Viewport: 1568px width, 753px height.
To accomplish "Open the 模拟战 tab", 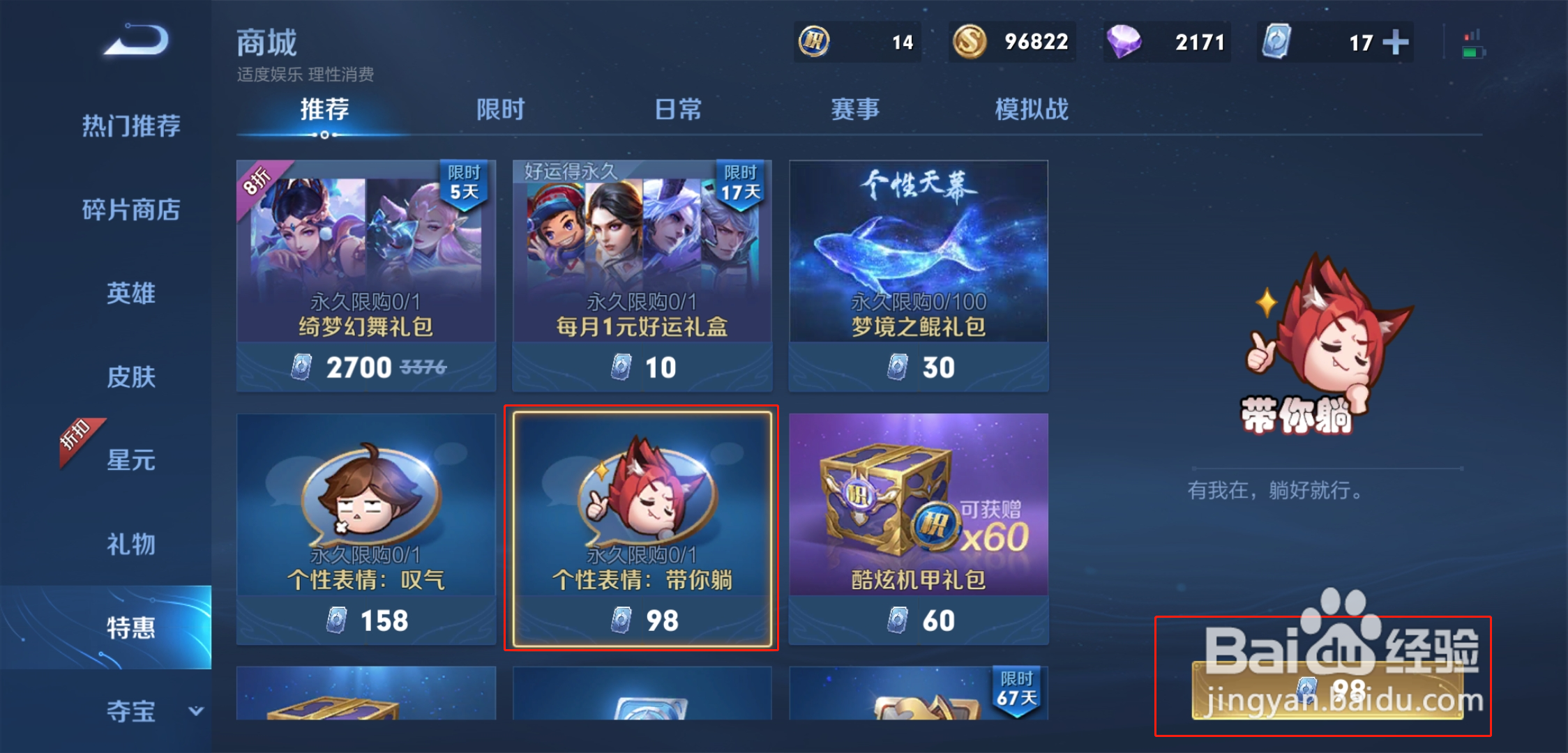I will pos(1032,109).
